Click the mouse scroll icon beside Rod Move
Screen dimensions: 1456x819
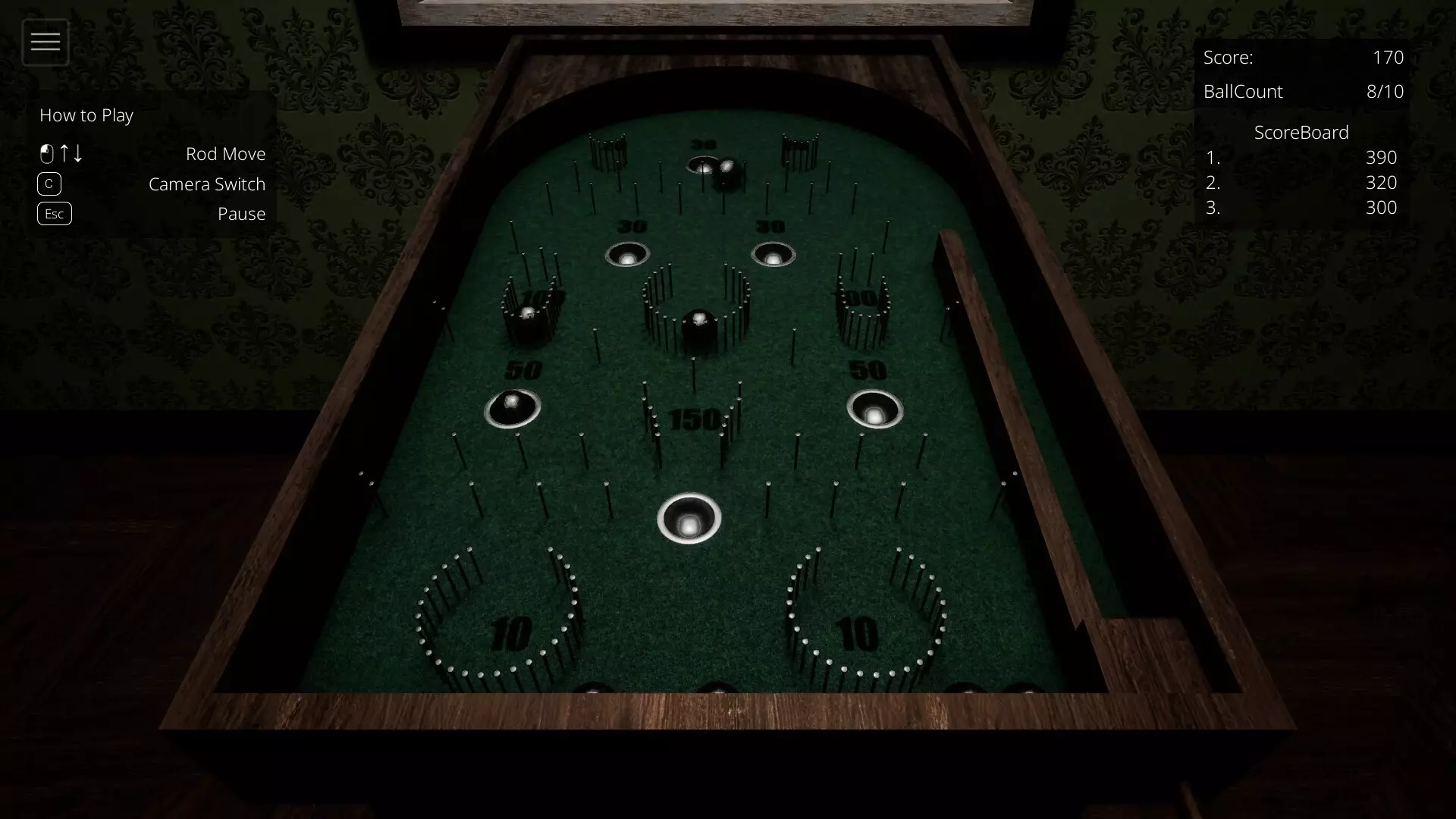click(x=47, y=153)
